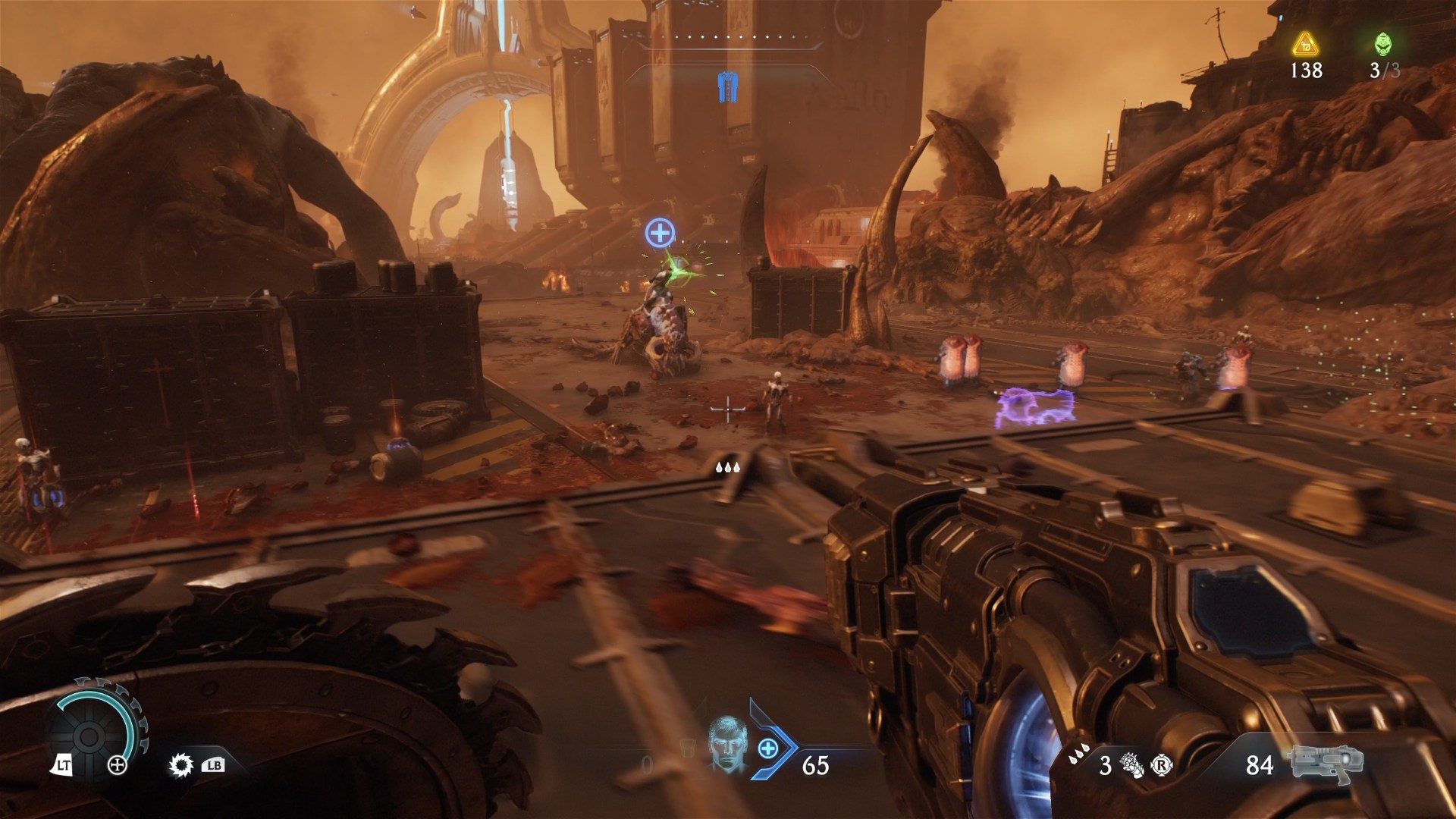Click the armor flask icon beside the zero counter

[x=687, y=748]
